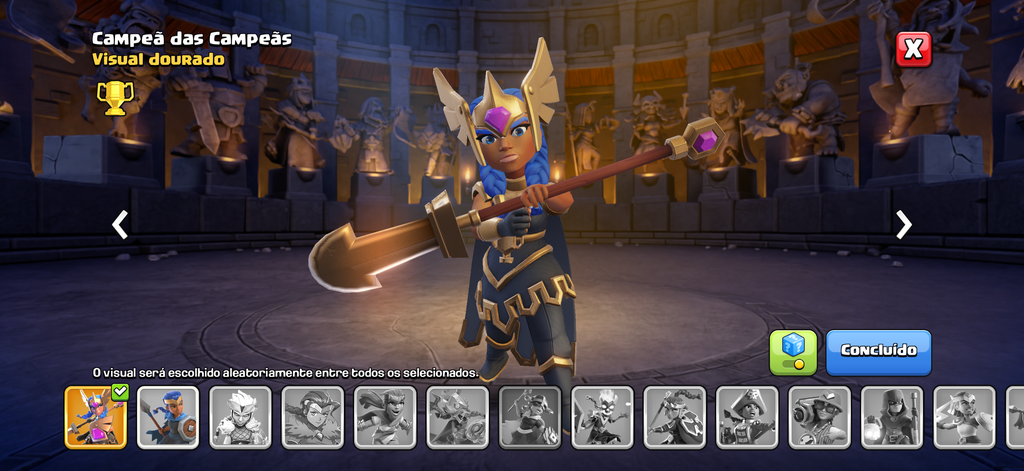Select the golden Champion skin thumbnail

click(96, 417)
